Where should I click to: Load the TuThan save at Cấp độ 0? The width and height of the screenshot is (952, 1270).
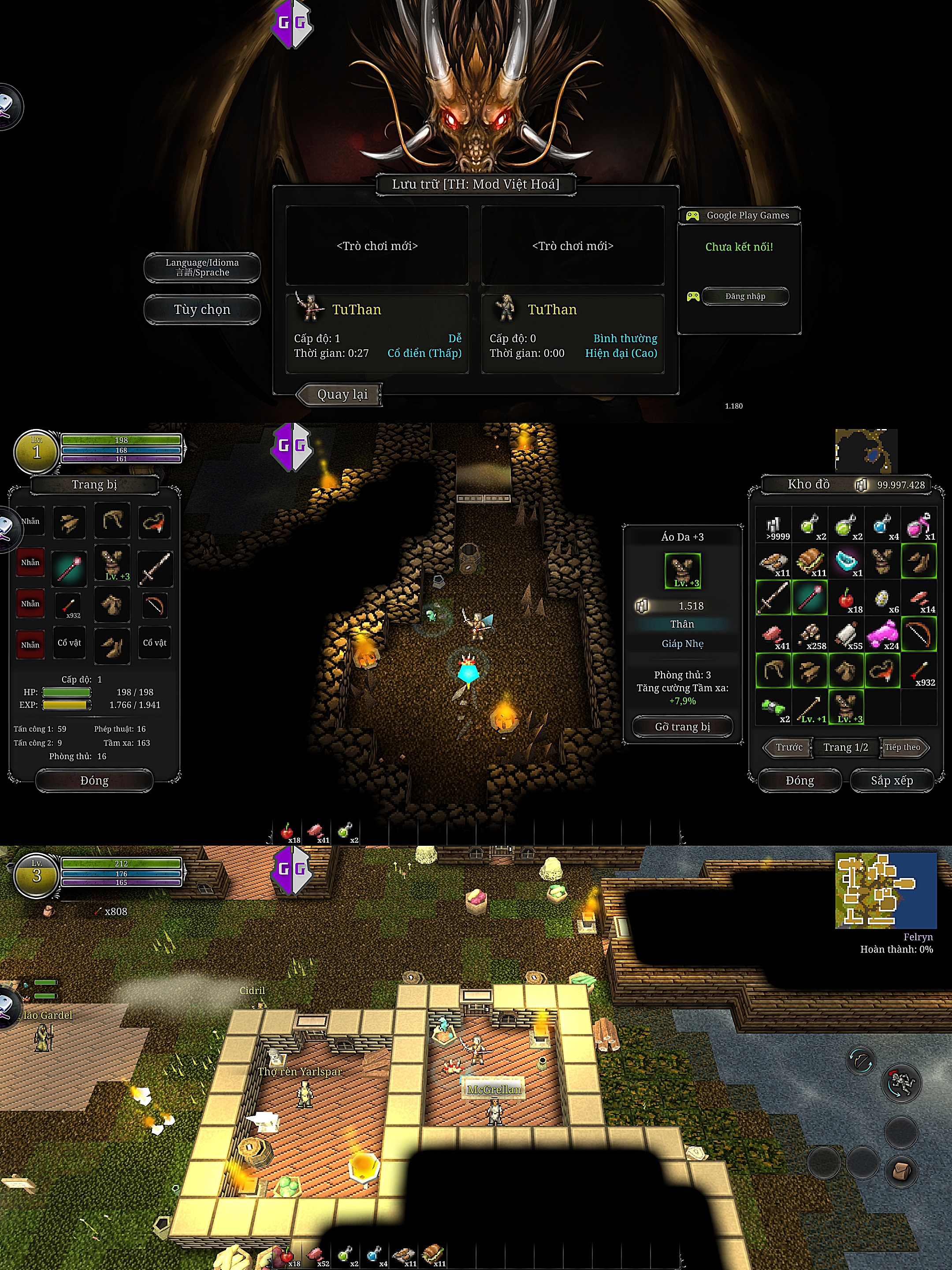coord(573,333)
